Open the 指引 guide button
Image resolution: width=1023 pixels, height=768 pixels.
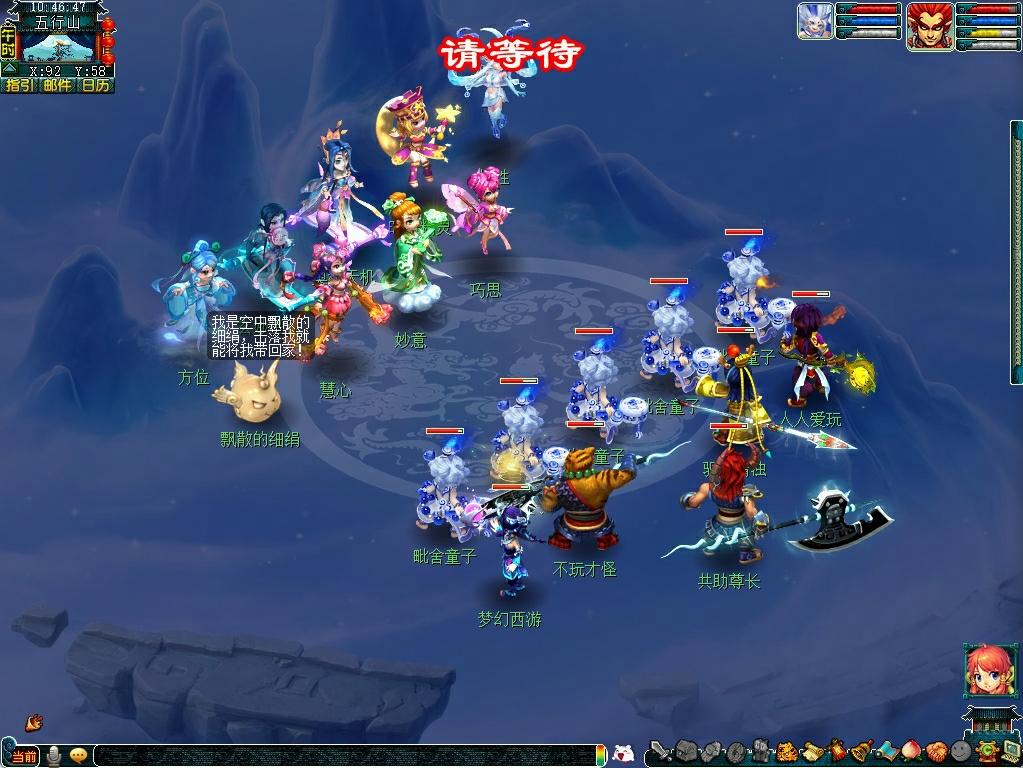19,85
